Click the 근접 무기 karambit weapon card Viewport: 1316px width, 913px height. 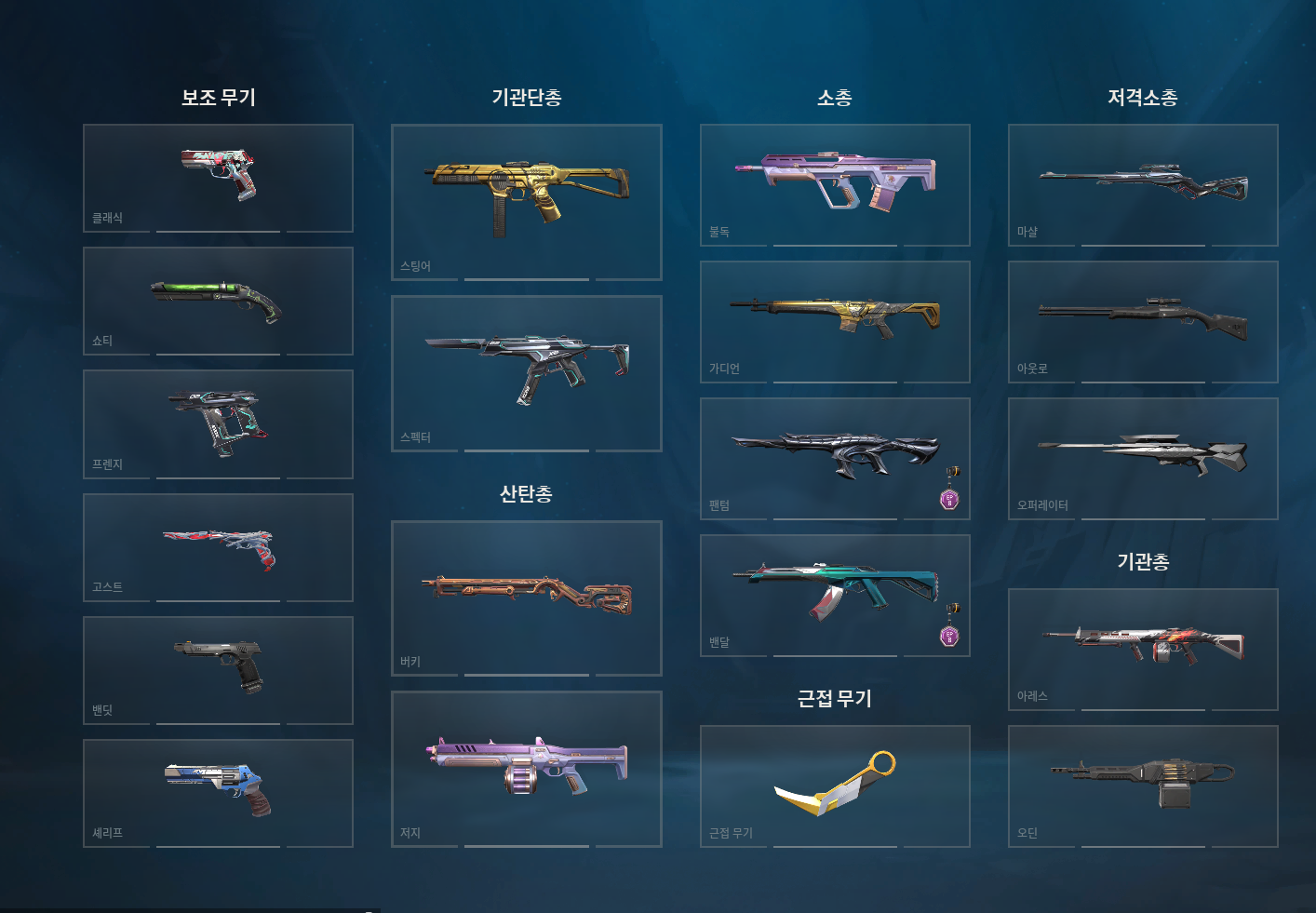(x=835, y=785)
